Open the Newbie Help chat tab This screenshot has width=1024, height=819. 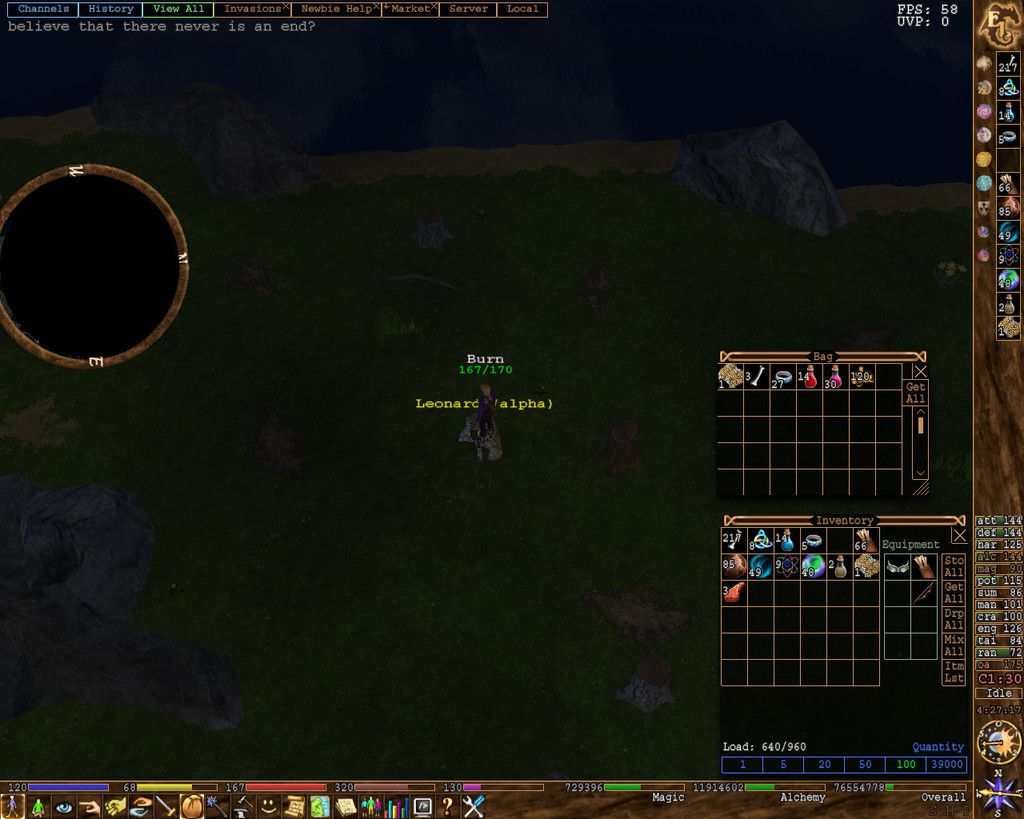point(336,9)
